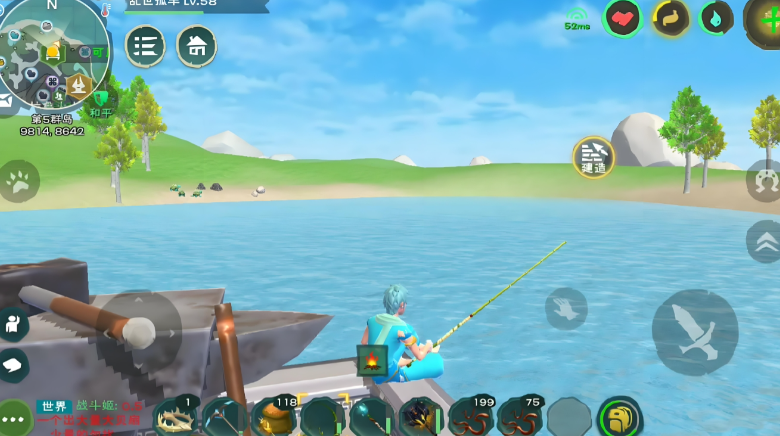Screen dimensions: 780x436
Task: Open the yellow backpack inventory button
Action: pos(619,417)
